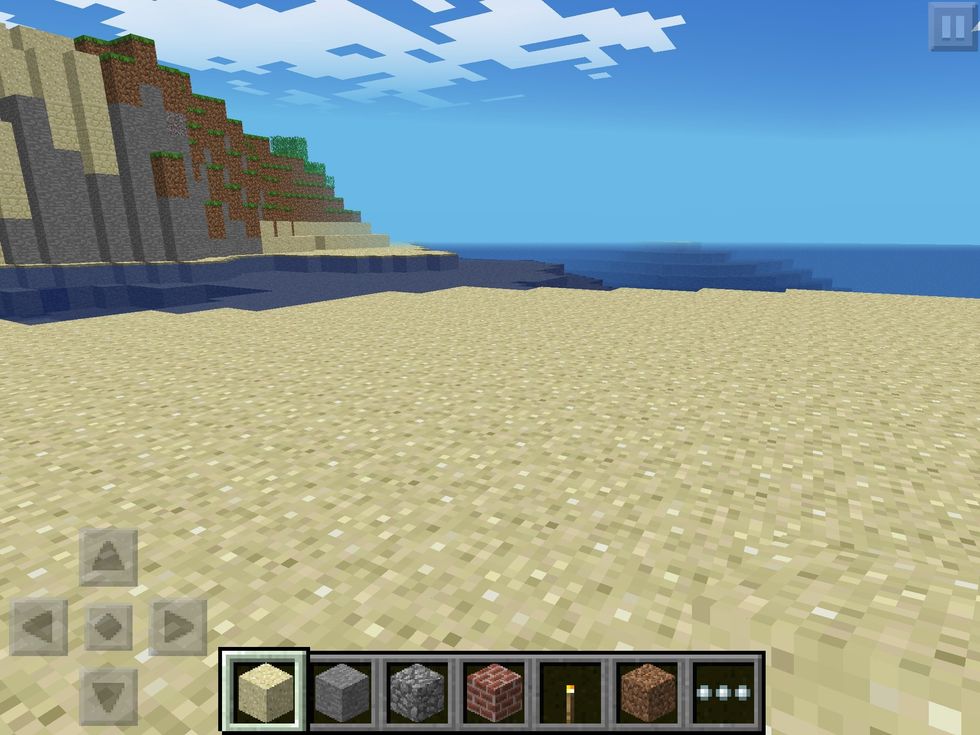Pause the game with the top-right button
The width and height of the screenshot is (980, 735).
(952, 27)
